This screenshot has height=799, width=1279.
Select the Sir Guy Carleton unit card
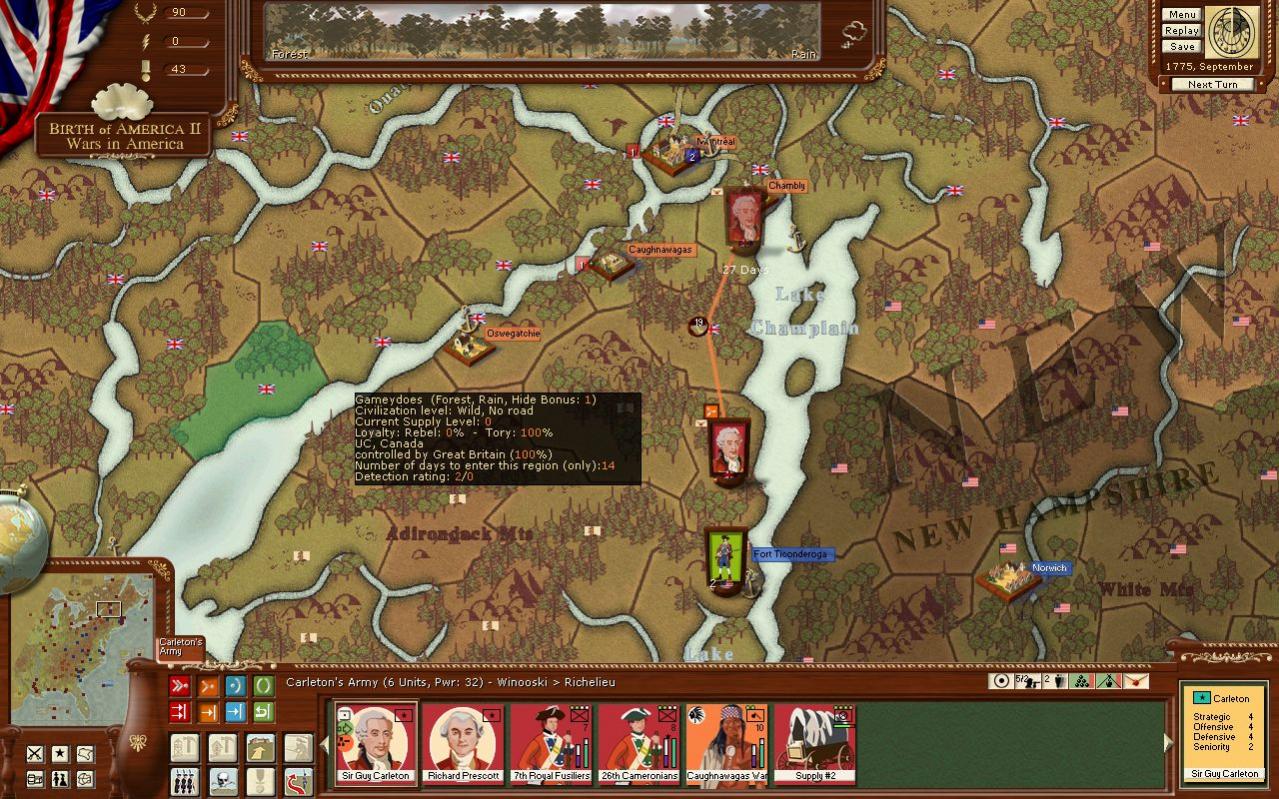(376, 743)
